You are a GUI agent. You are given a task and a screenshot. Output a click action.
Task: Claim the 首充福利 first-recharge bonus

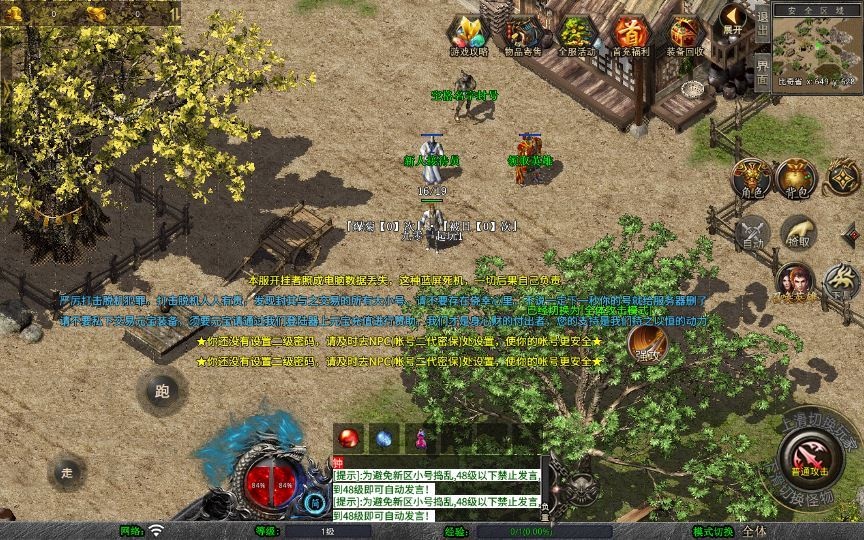coord(630,35)
